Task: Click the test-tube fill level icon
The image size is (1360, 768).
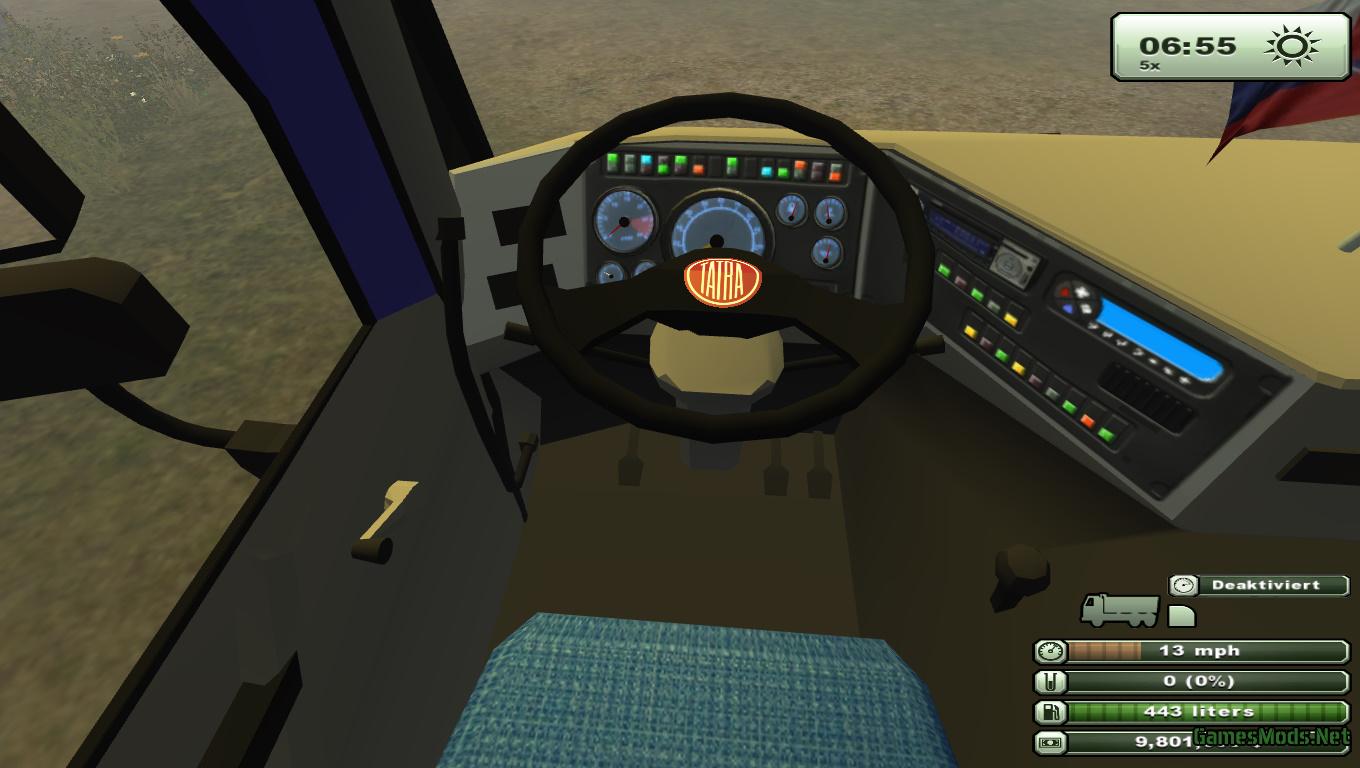Action: (1052, 682)
